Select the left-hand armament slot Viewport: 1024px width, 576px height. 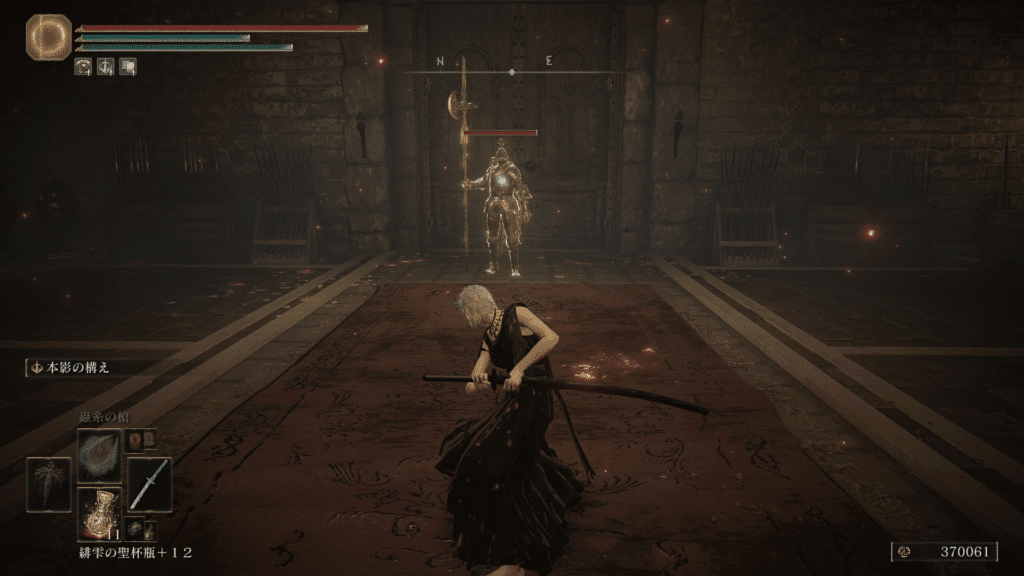click(49, 485)
